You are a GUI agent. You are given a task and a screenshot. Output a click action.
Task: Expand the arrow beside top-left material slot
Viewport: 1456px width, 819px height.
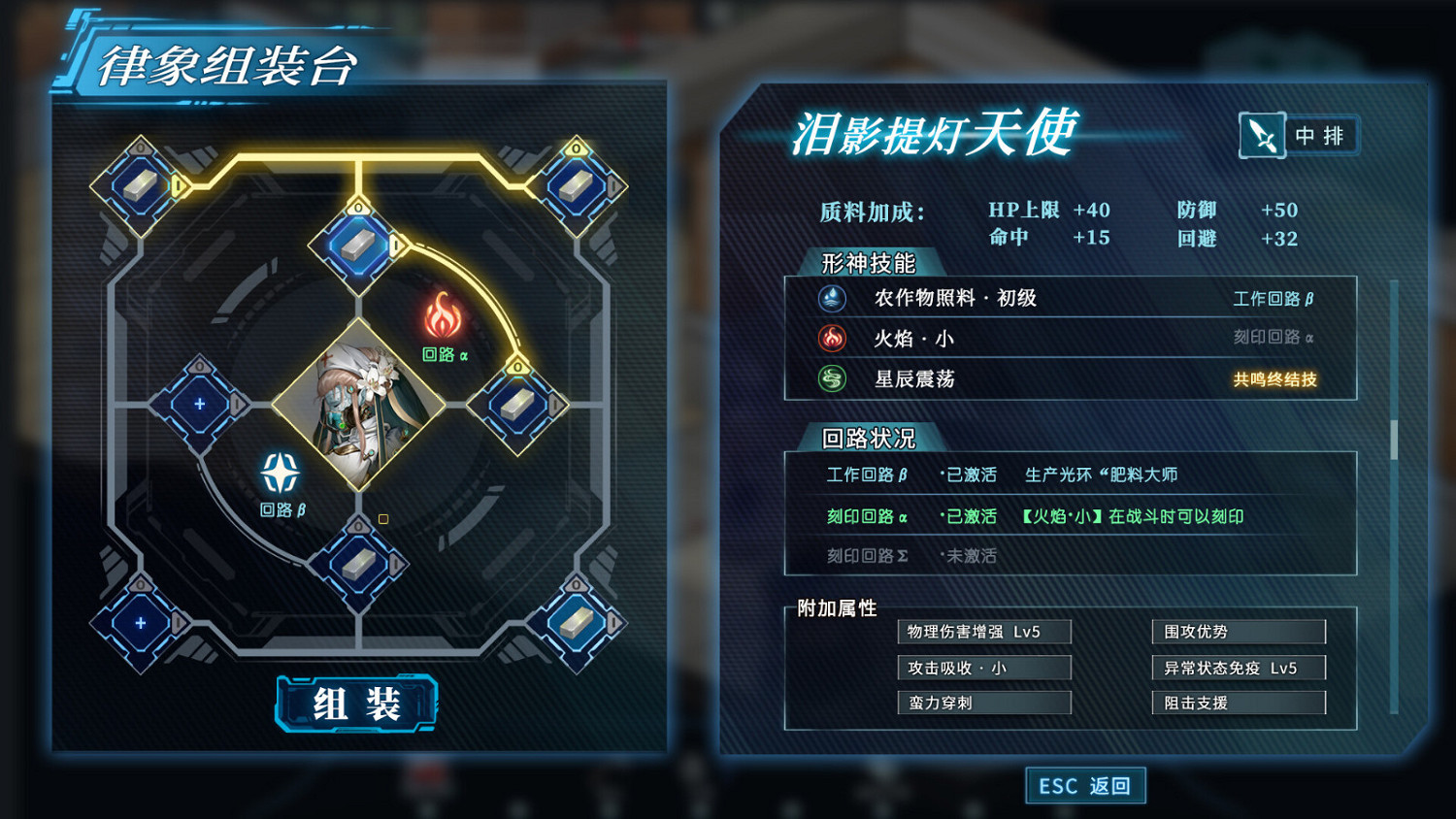click(x=179, y=186)
